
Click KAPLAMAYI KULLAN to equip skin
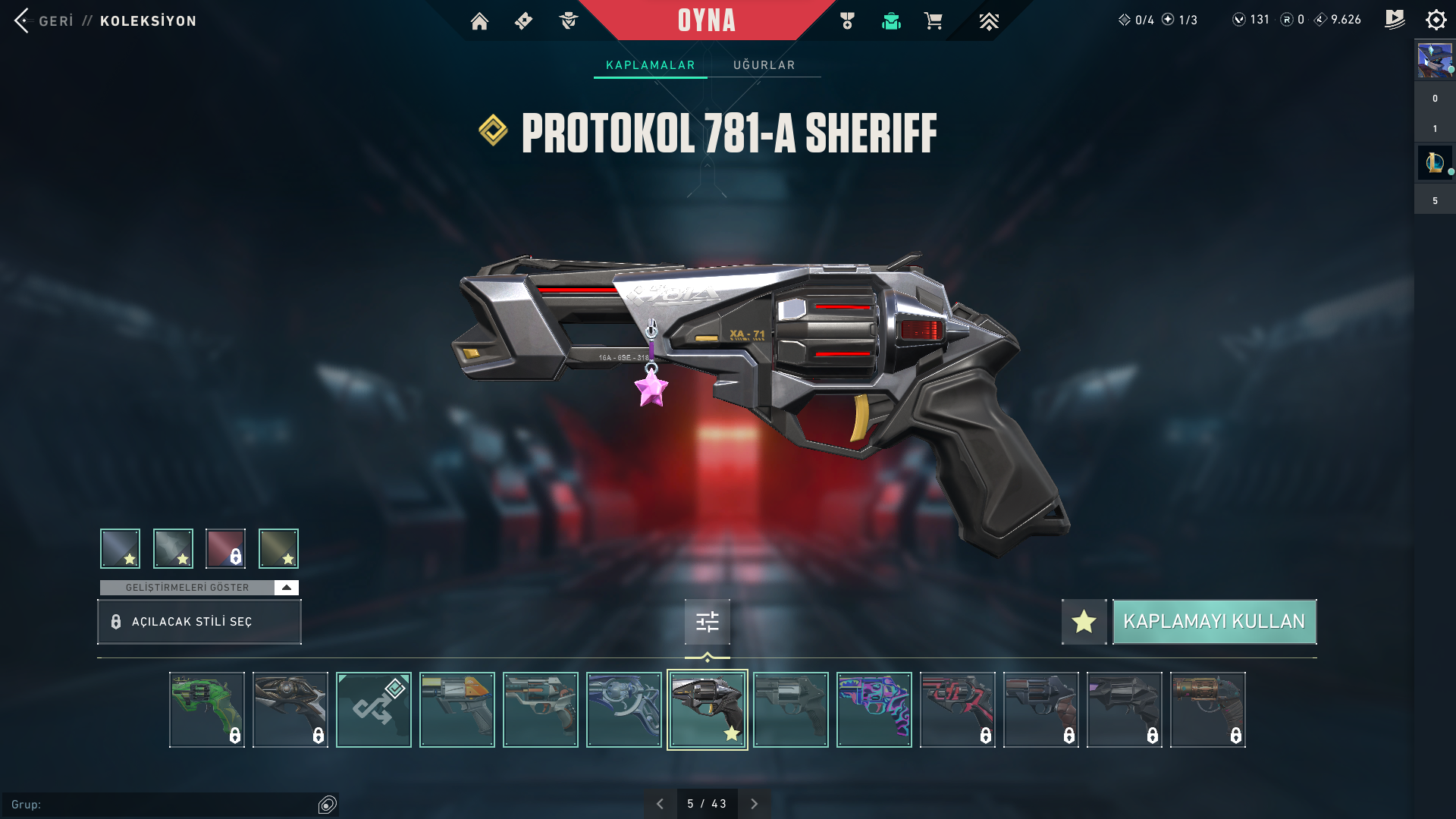pyautogui.click(x=1214, y=622)
